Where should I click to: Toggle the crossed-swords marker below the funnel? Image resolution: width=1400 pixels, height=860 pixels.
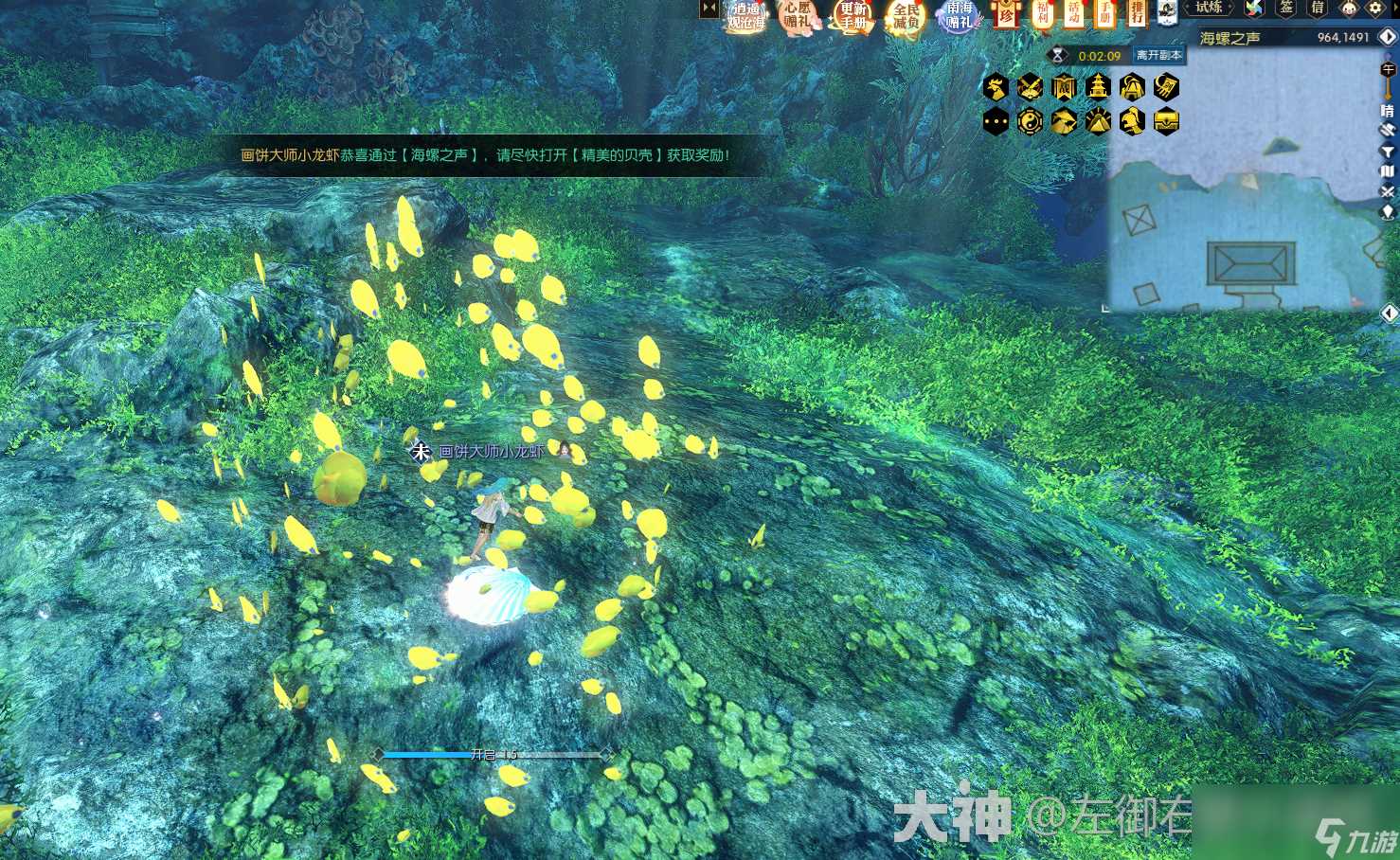pos(1388,189)
